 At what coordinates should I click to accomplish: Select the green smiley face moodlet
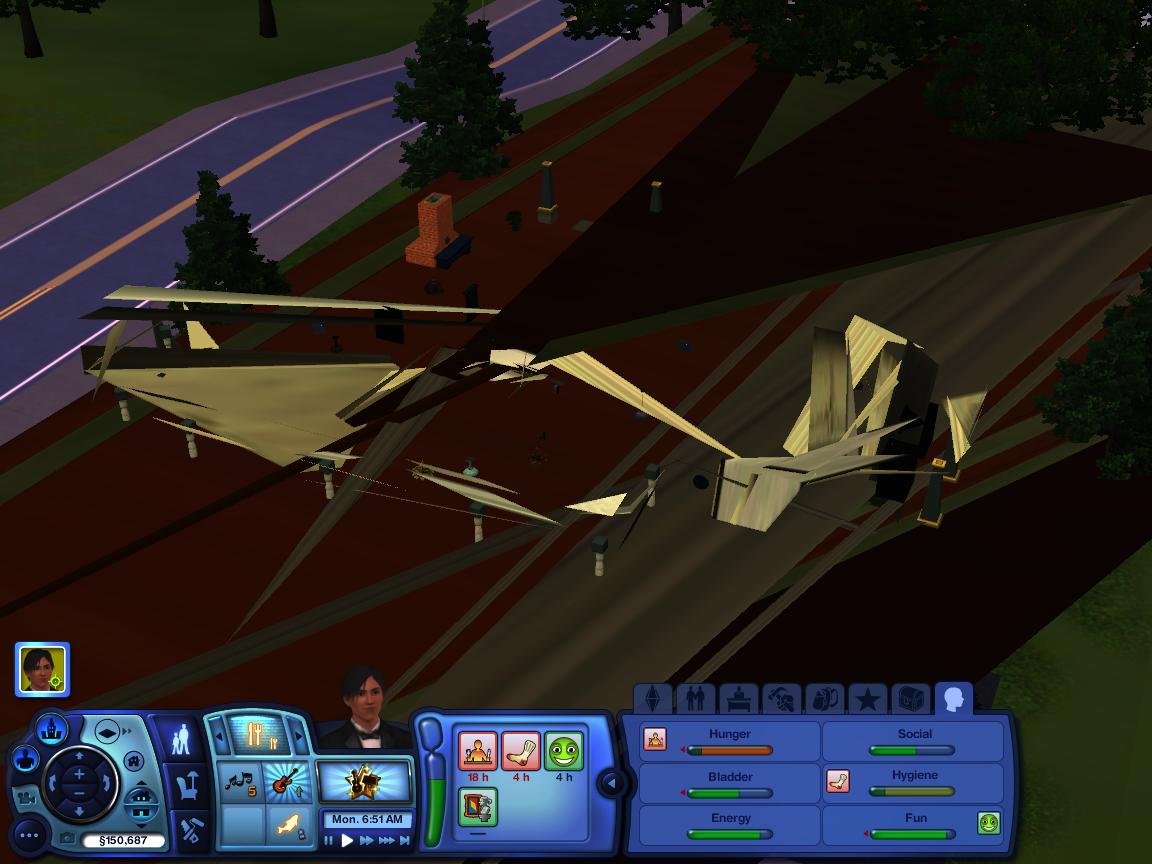564,751
